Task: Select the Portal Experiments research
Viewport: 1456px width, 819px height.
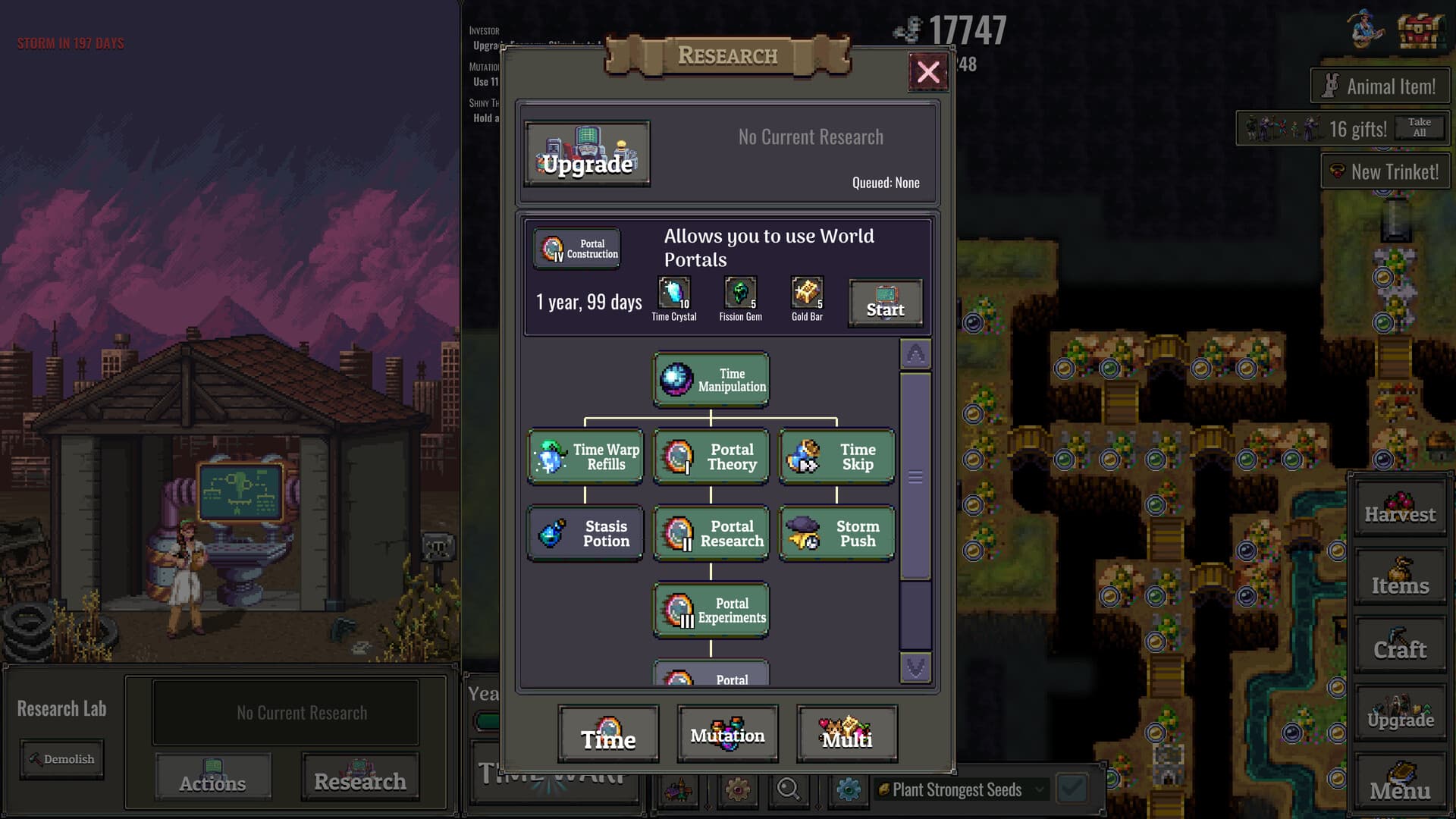Action: click(711, 610)
